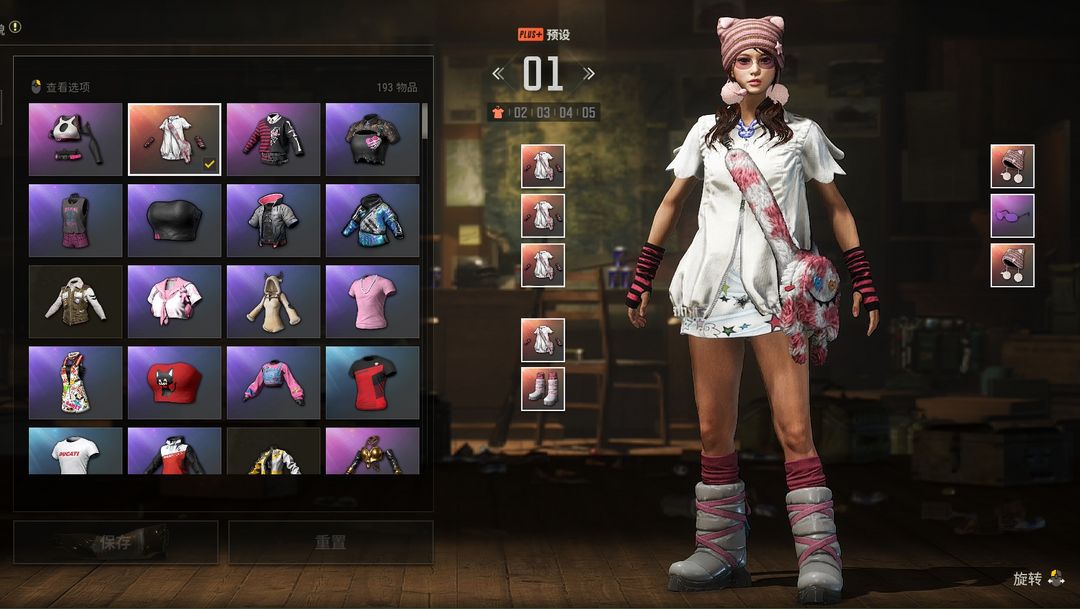
Task: Select the equipped purple sunglasses slot
Action: (1012, 216)
